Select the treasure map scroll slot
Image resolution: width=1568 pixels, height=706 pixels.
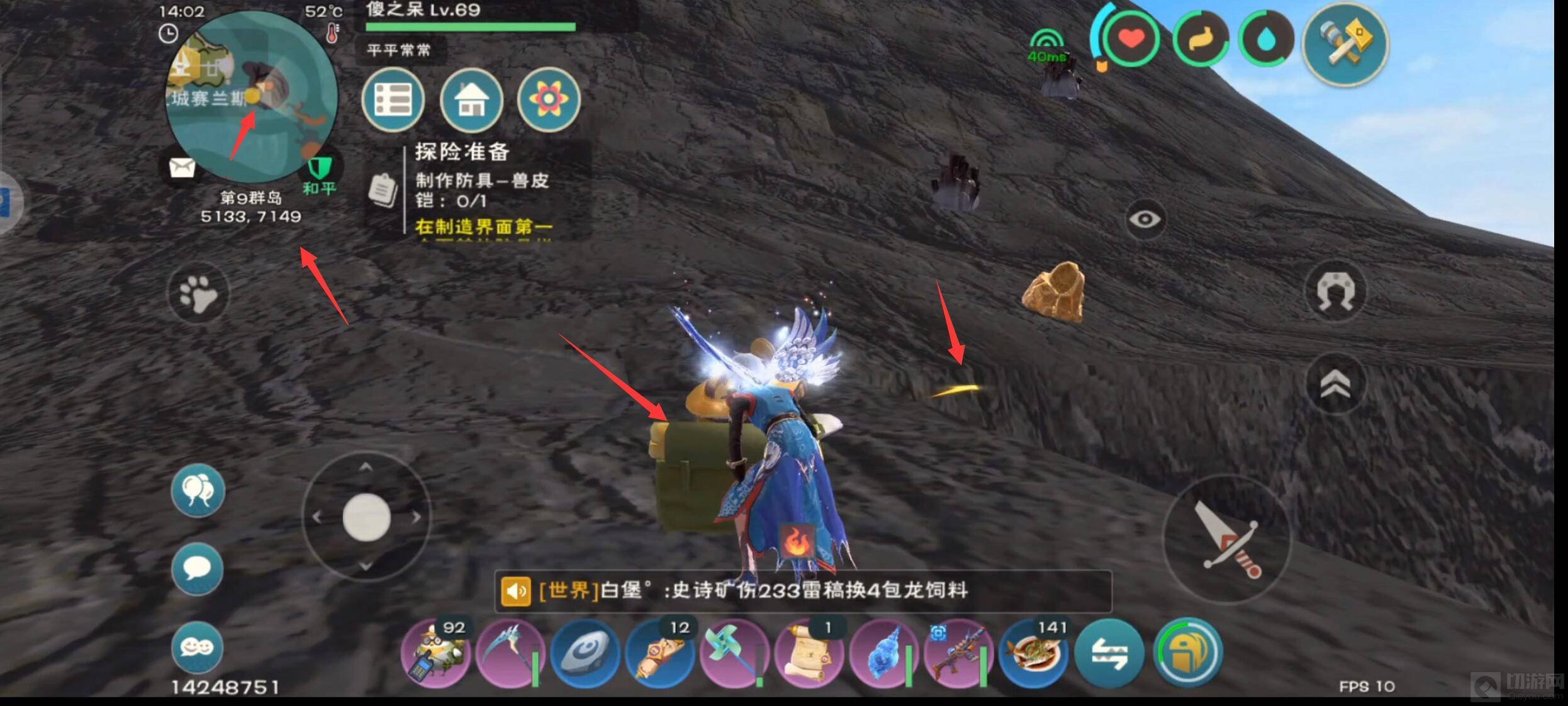[809, 652]
